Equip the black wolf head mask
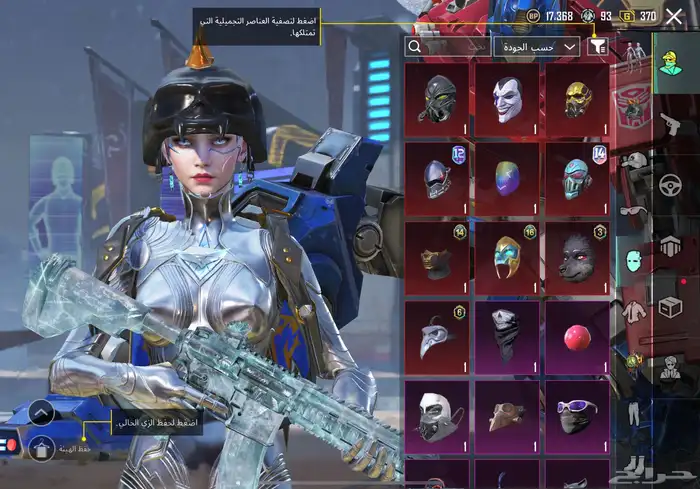This screenshot has height=489, width=700. (x=577, y=257)
